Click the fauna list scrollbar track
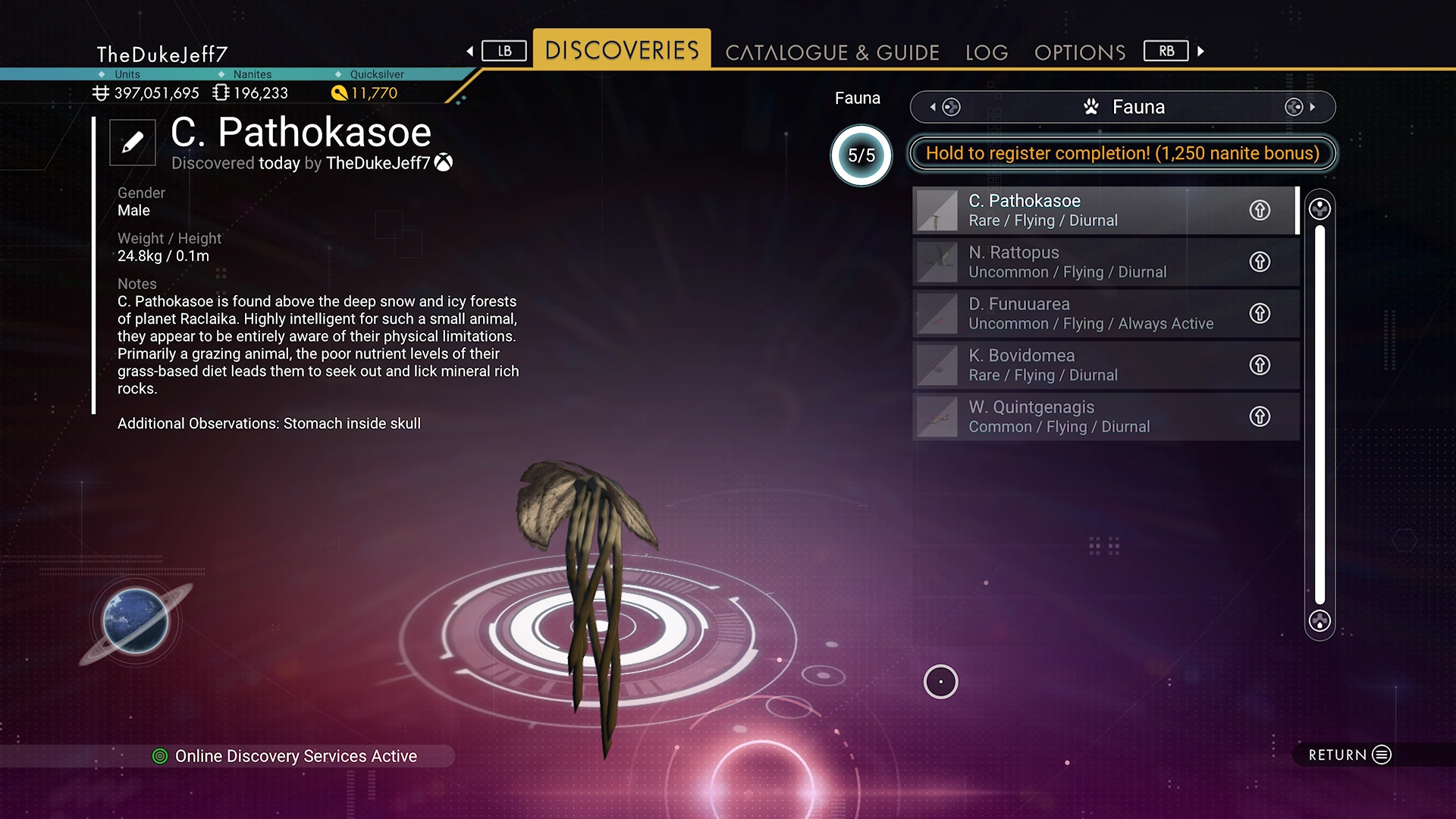This screenshot has height=819, width=1456. point(1319,414)
